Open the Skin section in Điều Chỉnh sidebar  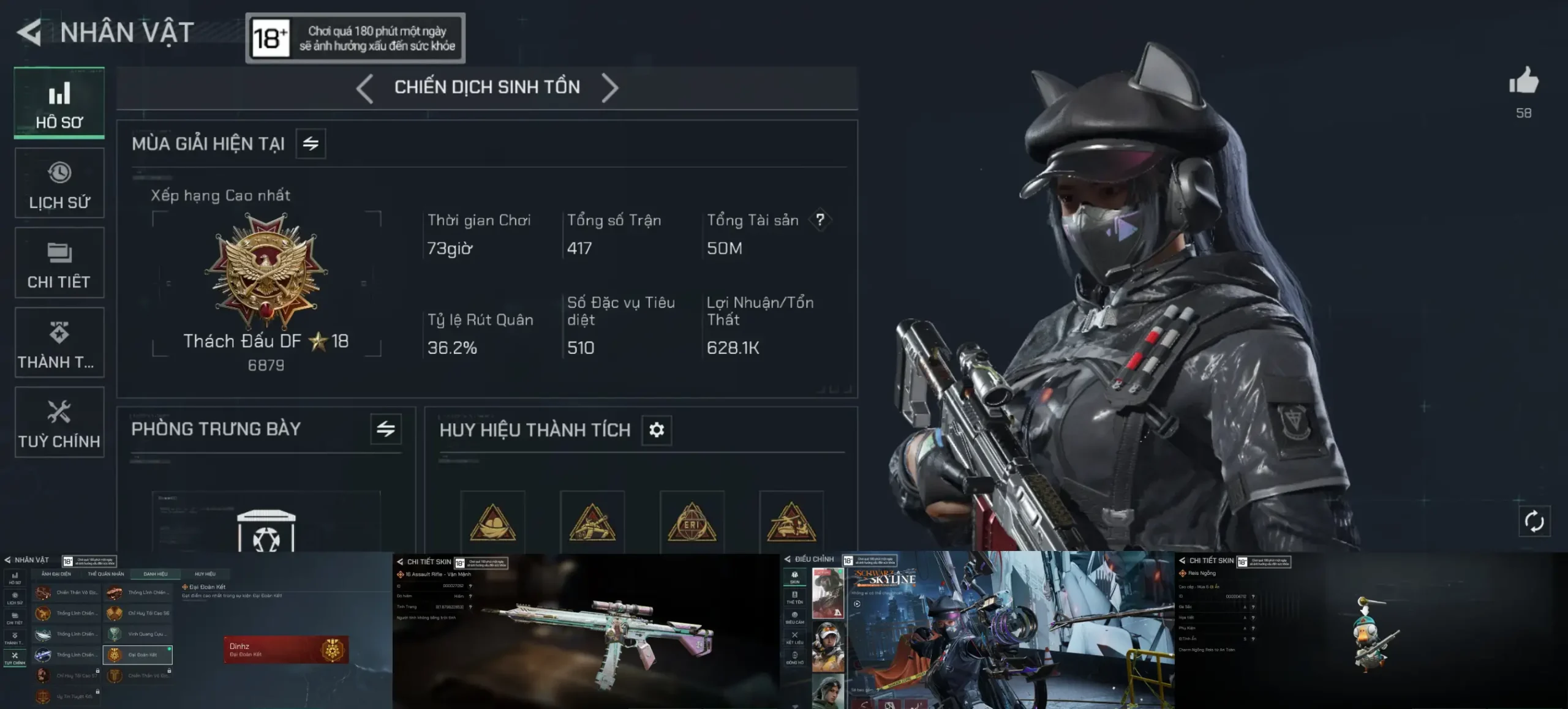[795, 576]
